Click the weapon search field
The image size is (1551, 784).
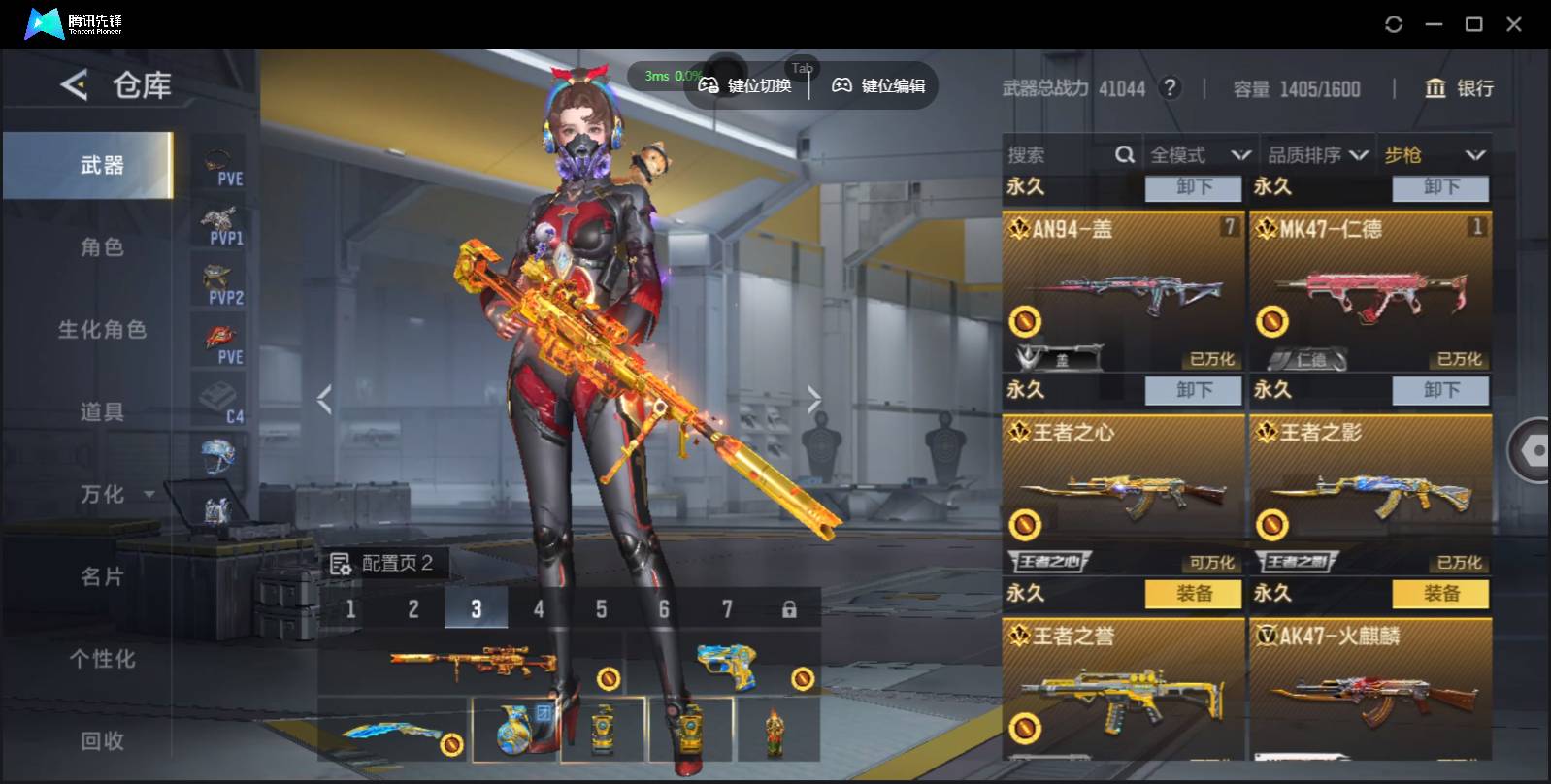coord(1058,155)
